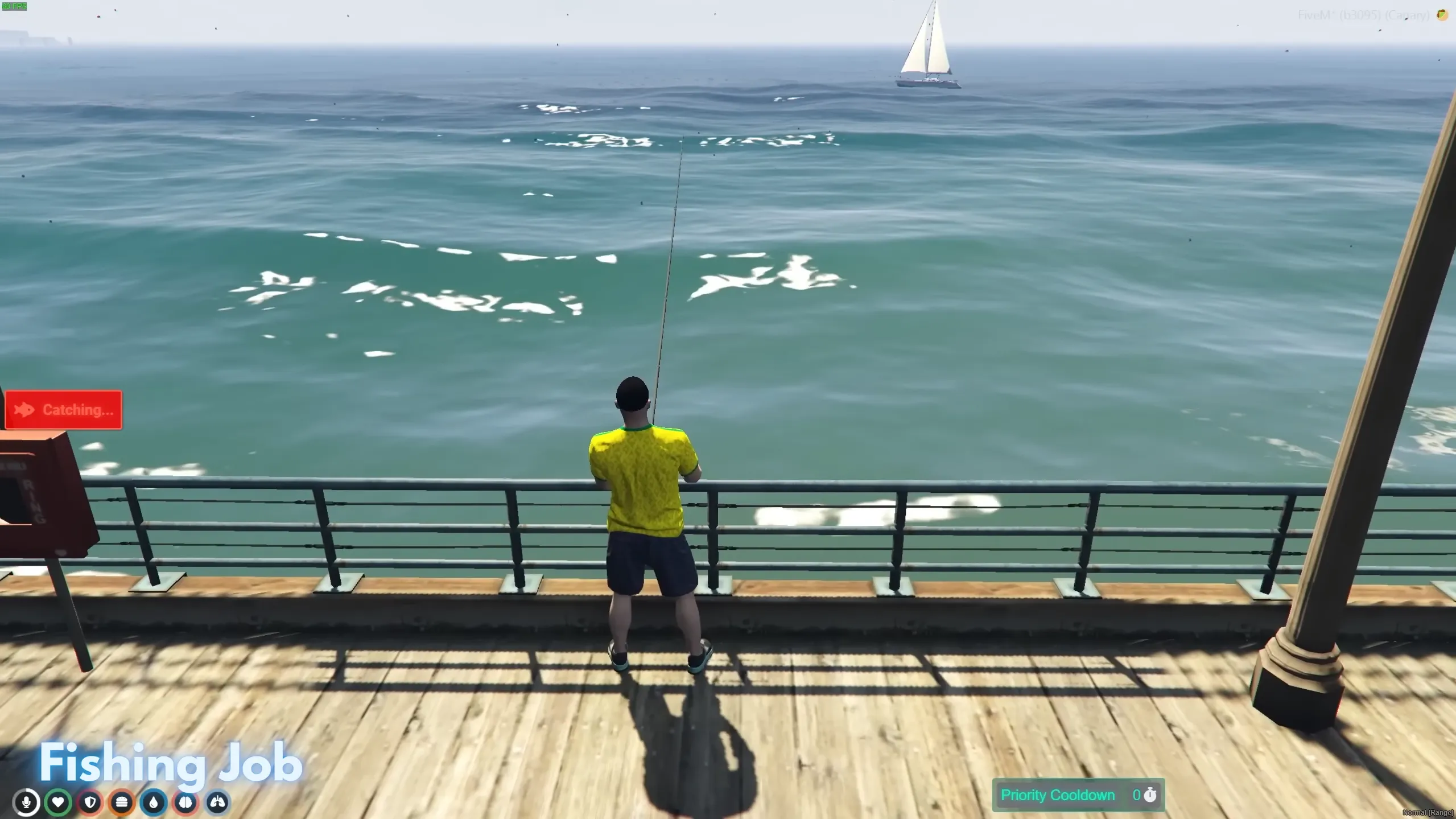Click the brain stress status icon
Screen dimensions: 1456x819
tap(186, 802)
